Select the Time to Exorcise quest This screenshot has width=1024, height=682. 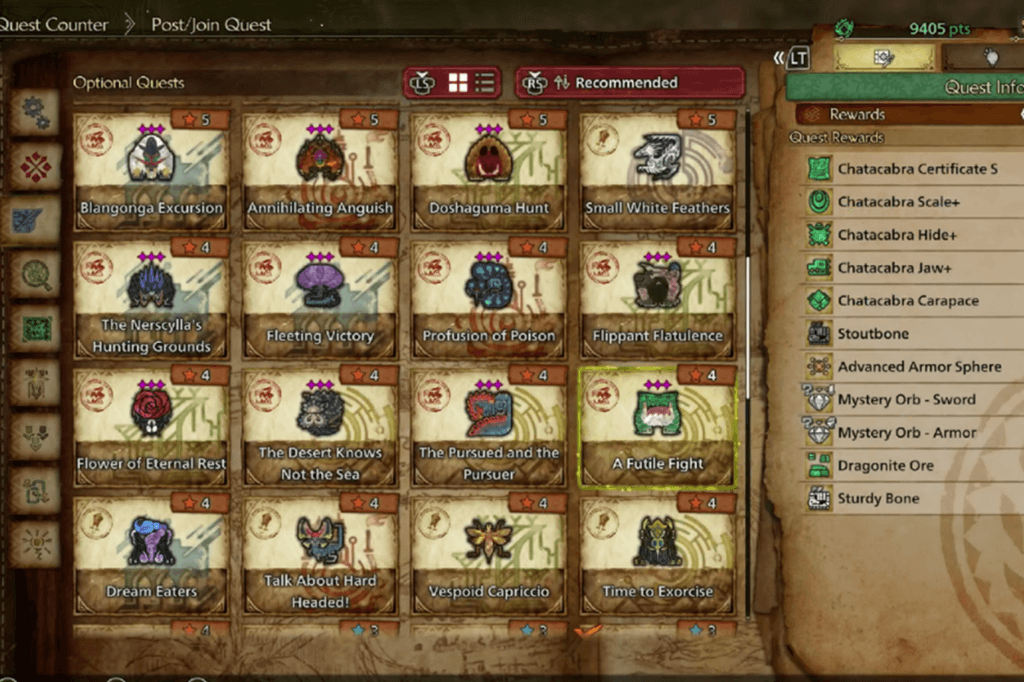click(657, 555)
